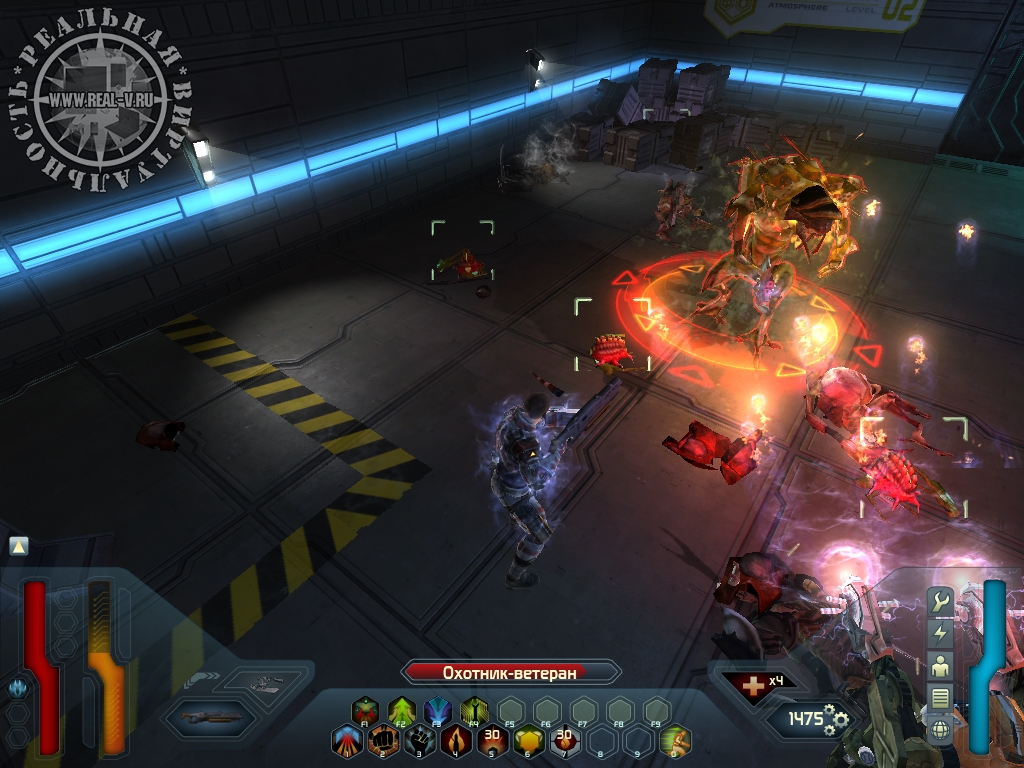
Task: Open the wrench menu button
Action: [x=940, y=601]
